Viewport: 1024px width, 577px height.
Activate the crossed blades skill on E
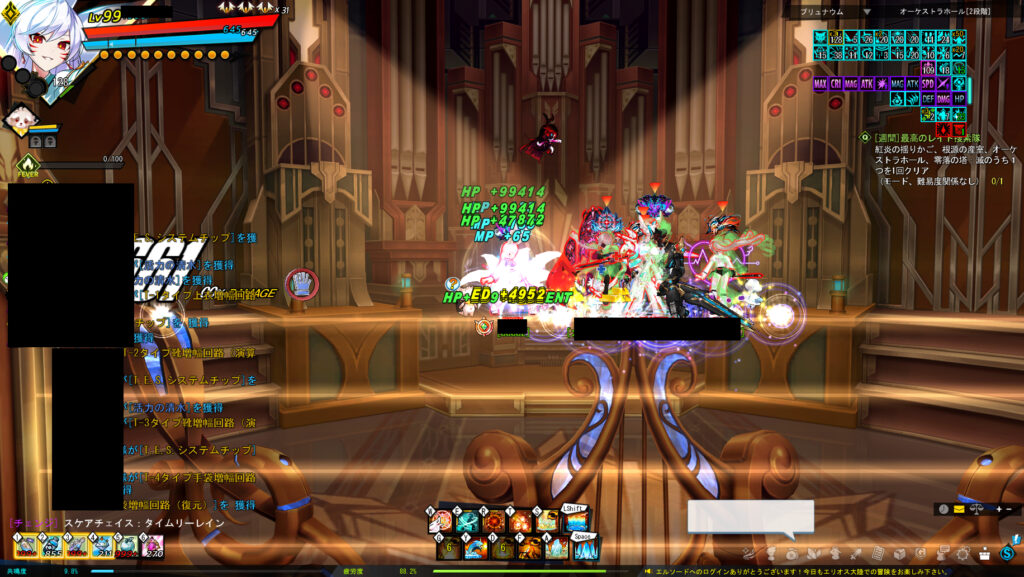tap(468, 522)
